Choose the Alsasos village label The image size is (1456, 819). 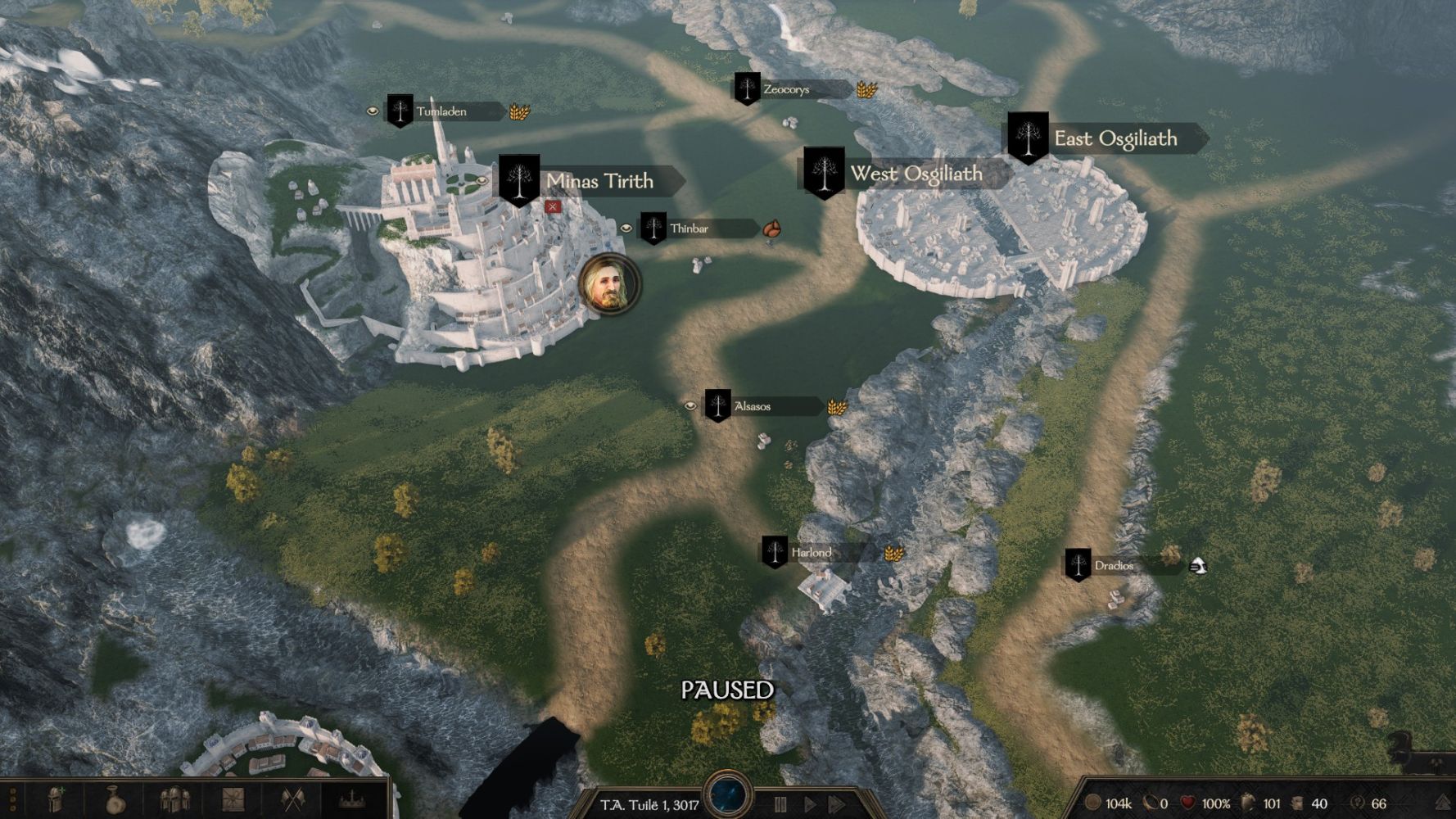click(753, 406)
